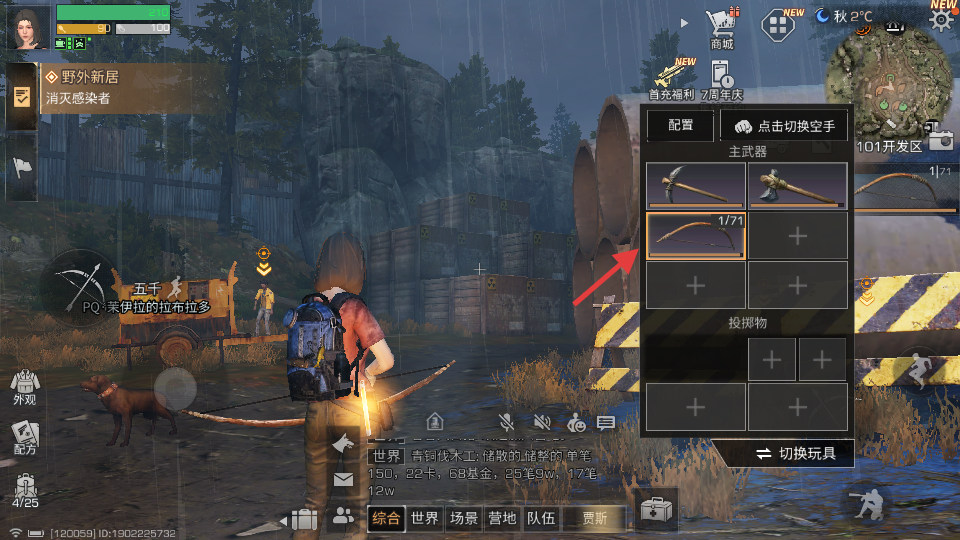Open the 首充福利 first-recharge bonus
The height and width of the screenshot is (540, 960).
(672, 75)
